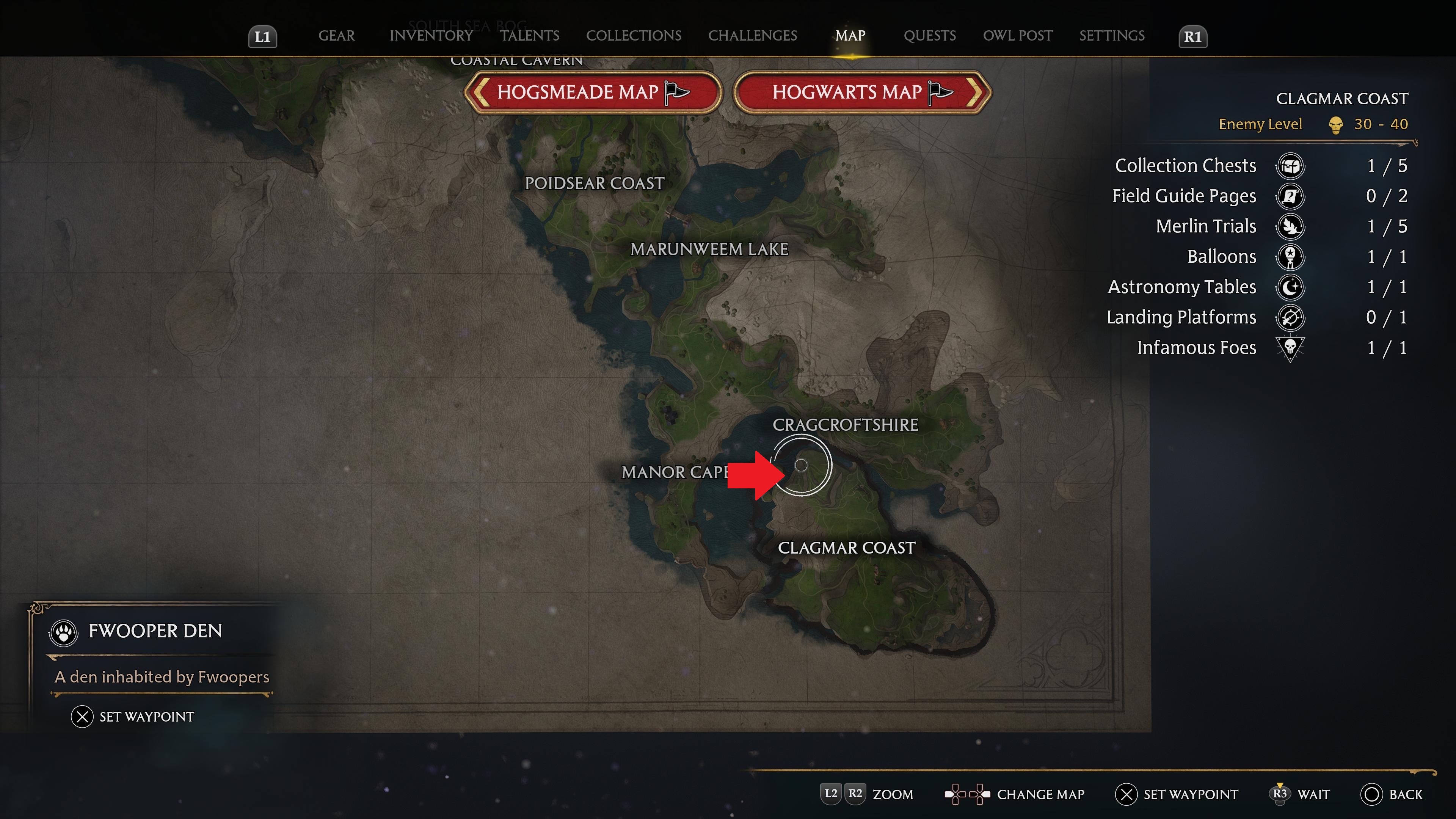This screenshot has width=1456, height=819.
Task: Click the Balloons icon
Action: 1290,257
